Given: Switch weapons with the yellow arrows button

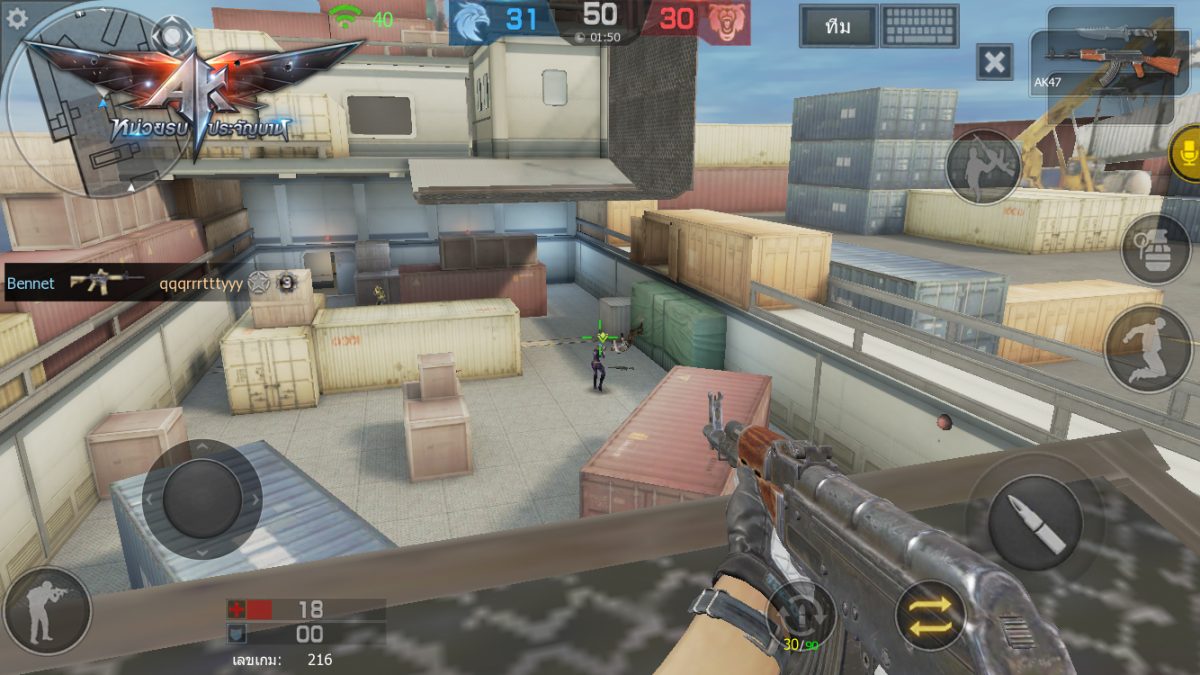Looking at the screenshot, I should (x=930, y=614).
